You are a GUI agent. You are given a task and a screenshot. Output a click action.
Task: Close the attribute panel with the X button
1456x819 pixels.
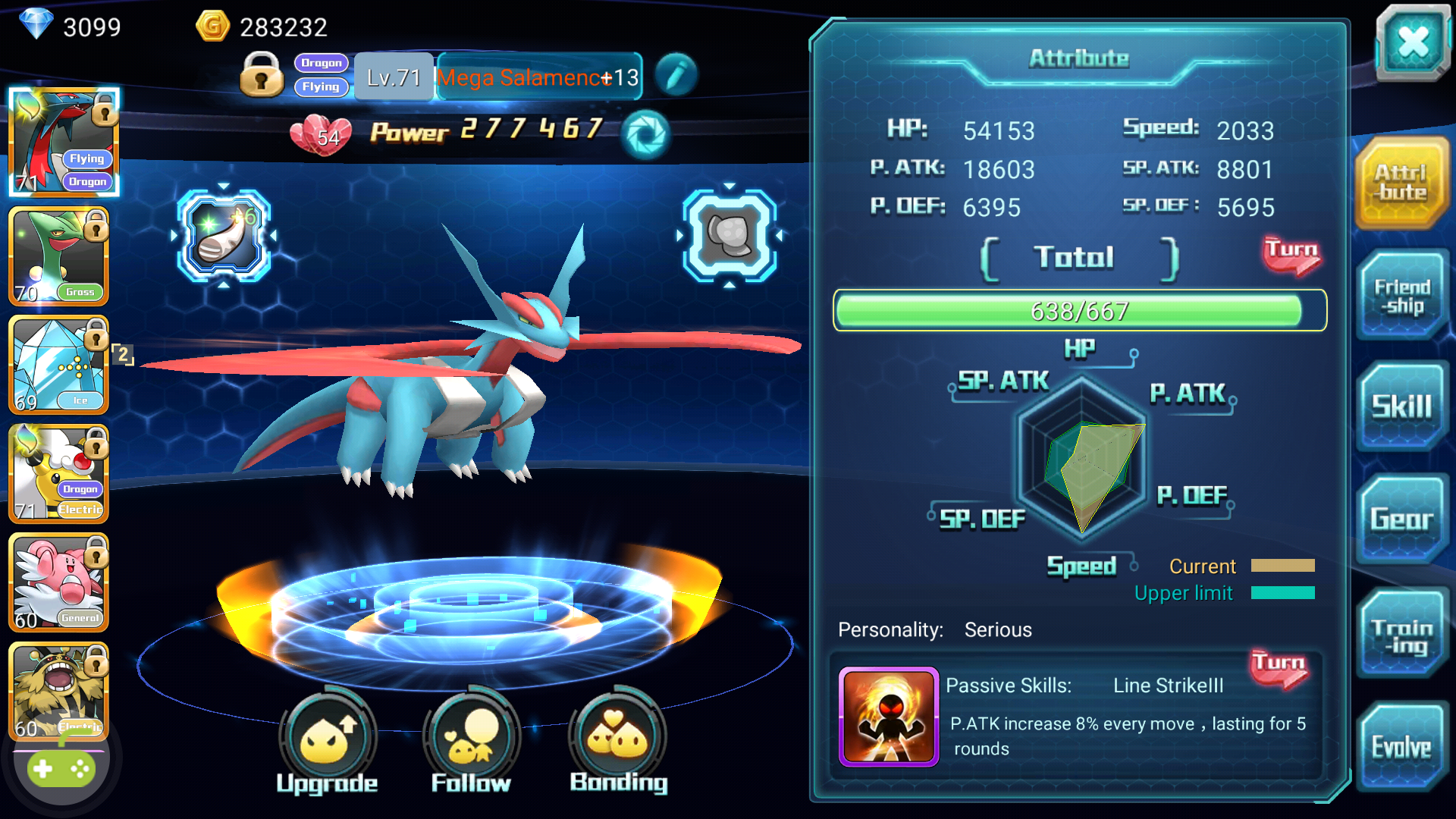point(1413,42)
